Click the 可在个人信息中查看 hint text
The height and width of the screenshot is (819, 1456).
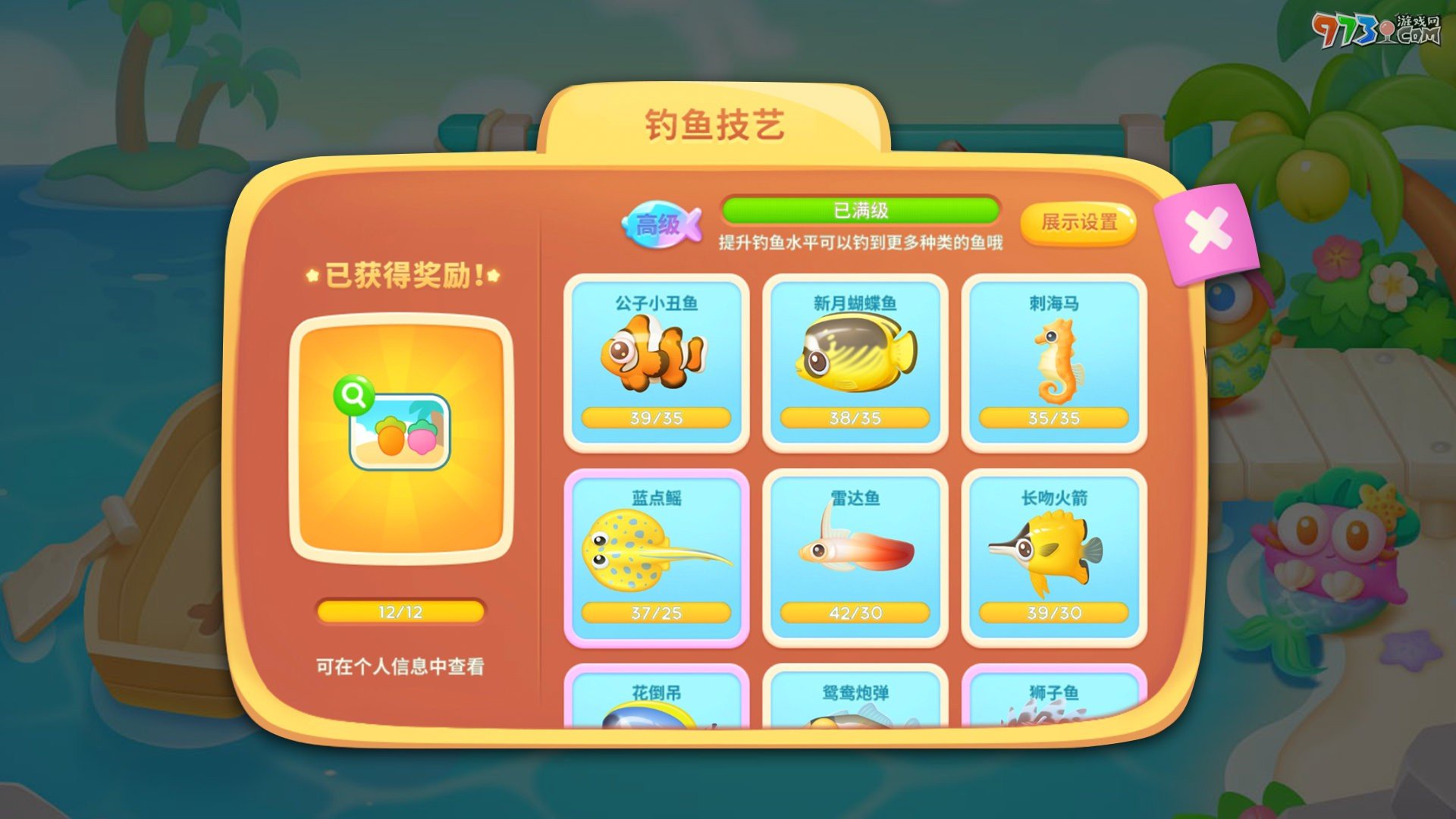[400, 667]
